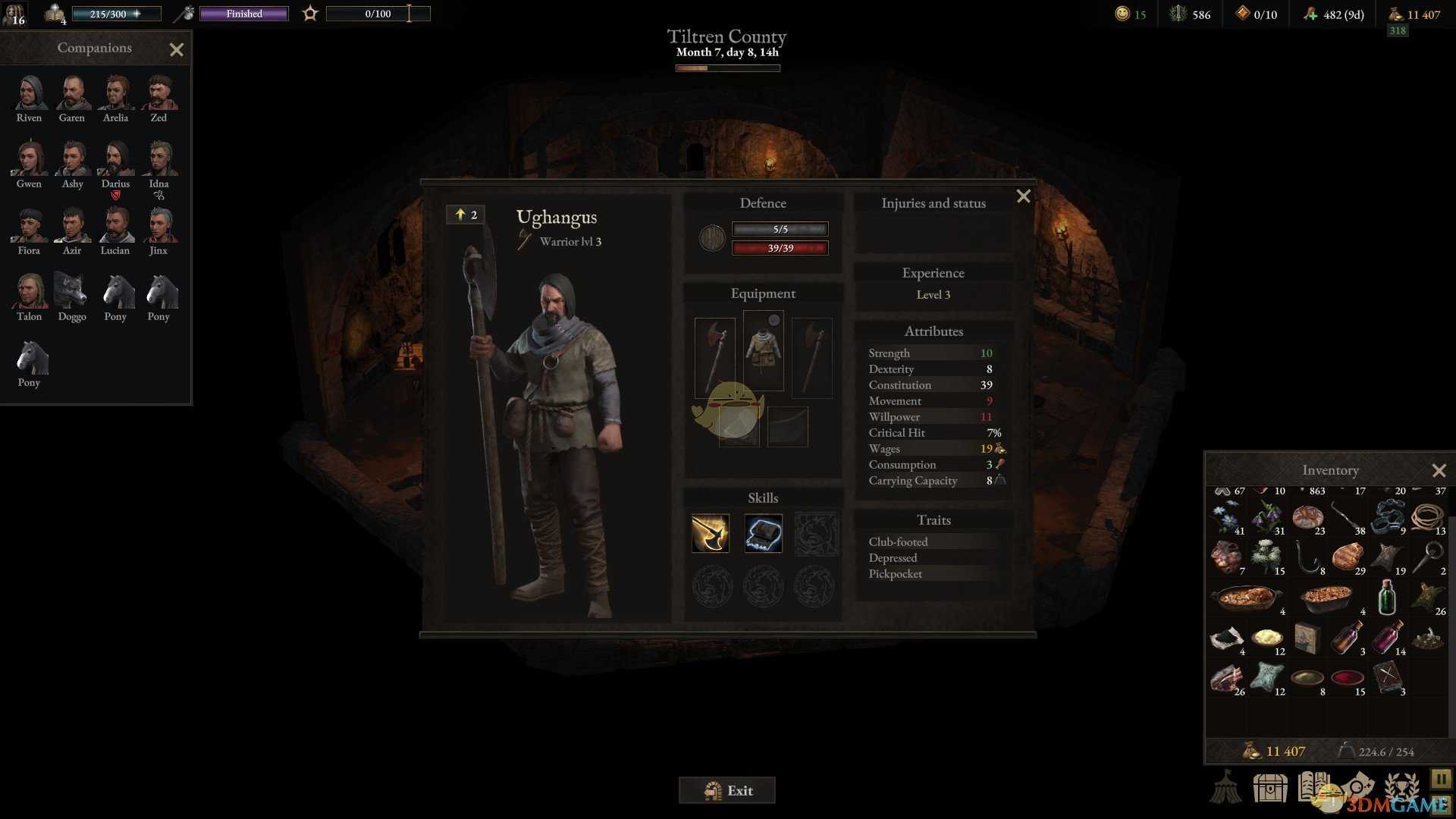Viewport: 1456px width, 819px height.
Task: Pick Darius in the companions panel
Action: [x=115, y=160]
